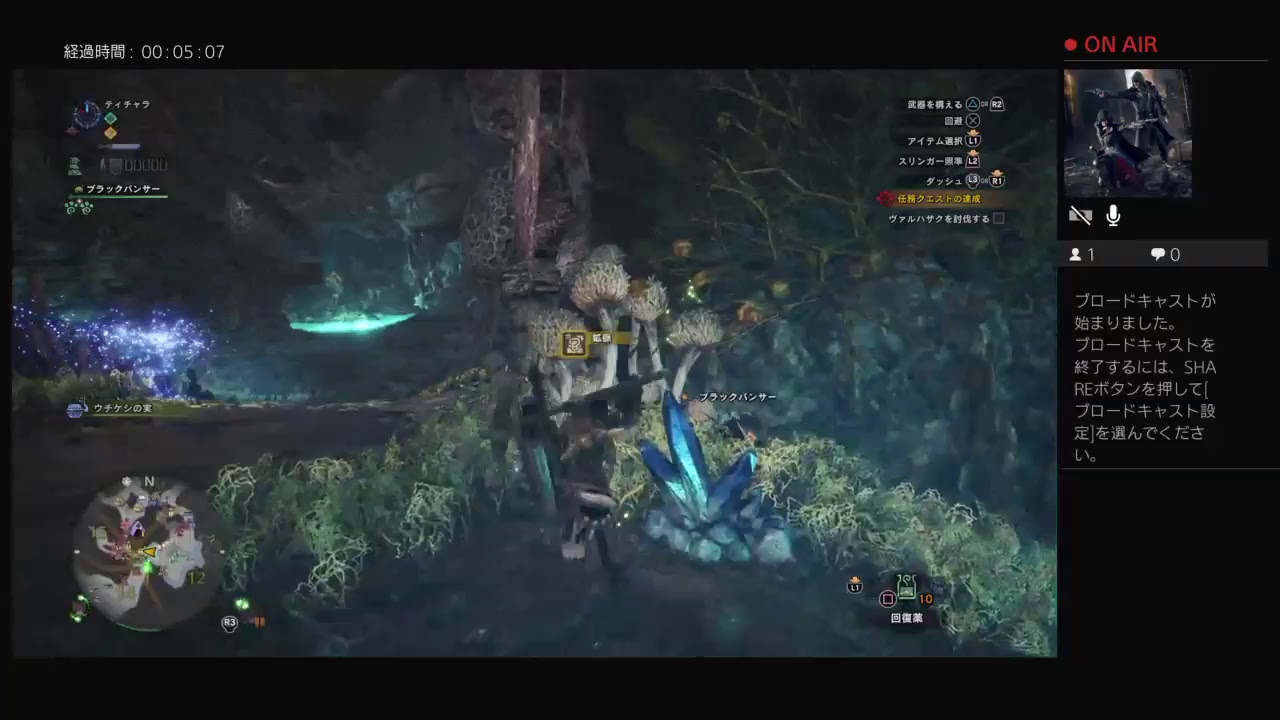Click the comment speech bubble icon showing 0
The width and height of the screenshot is (1280, 720).
(x=1157, y=254)
